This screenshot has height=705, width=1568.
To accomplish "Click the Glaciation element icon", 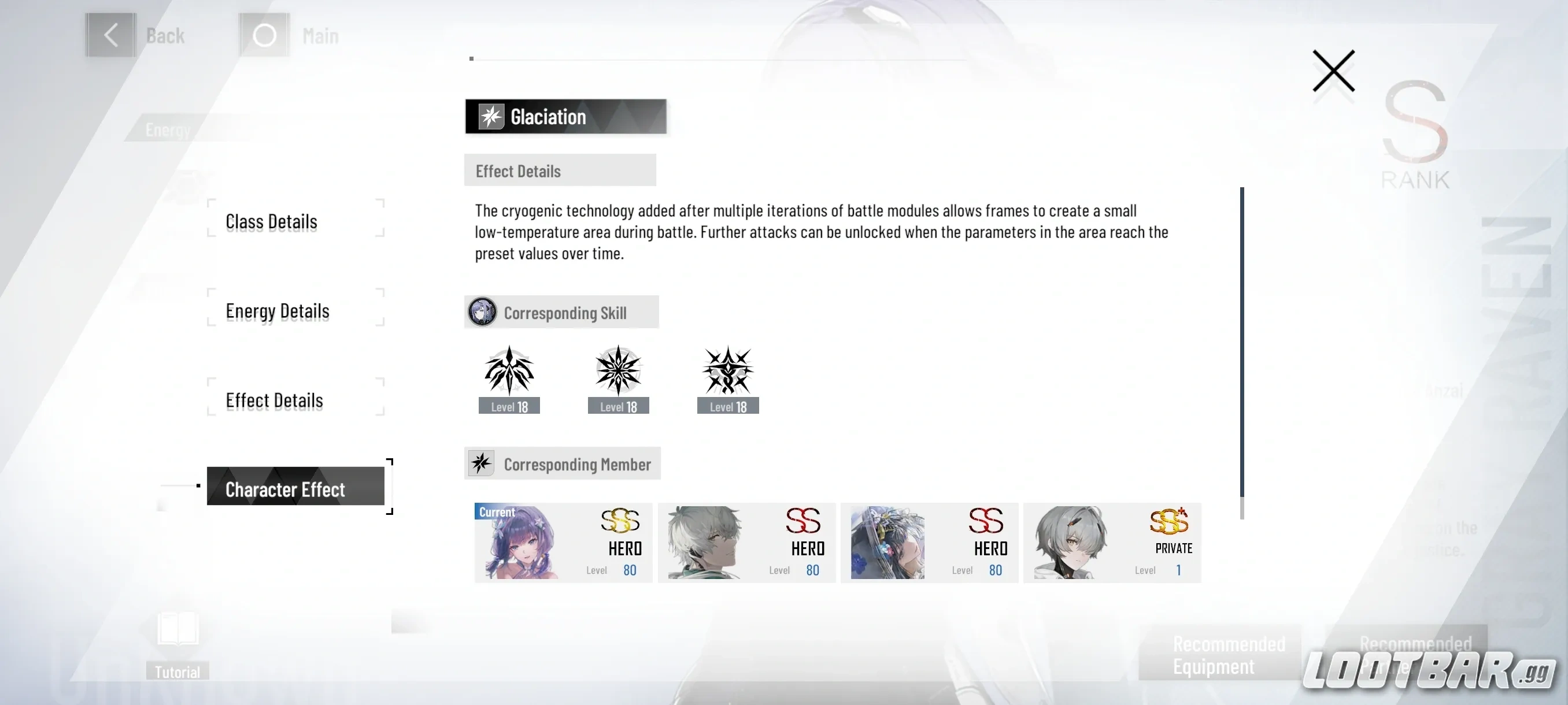I will [491, 116].
